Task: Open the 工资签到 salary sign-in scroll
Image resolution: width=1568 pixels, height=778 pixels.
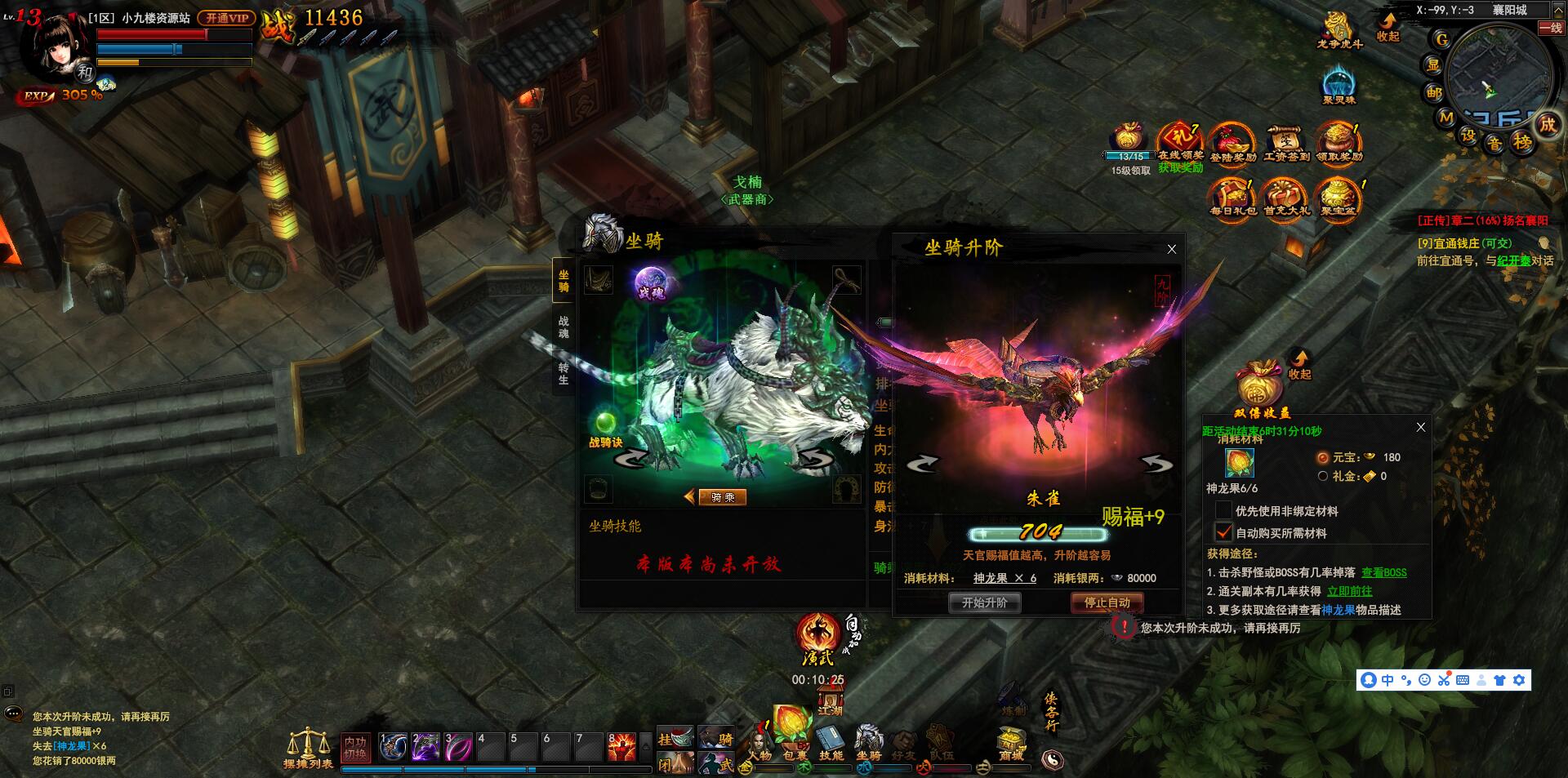Action: (1286, 142)
